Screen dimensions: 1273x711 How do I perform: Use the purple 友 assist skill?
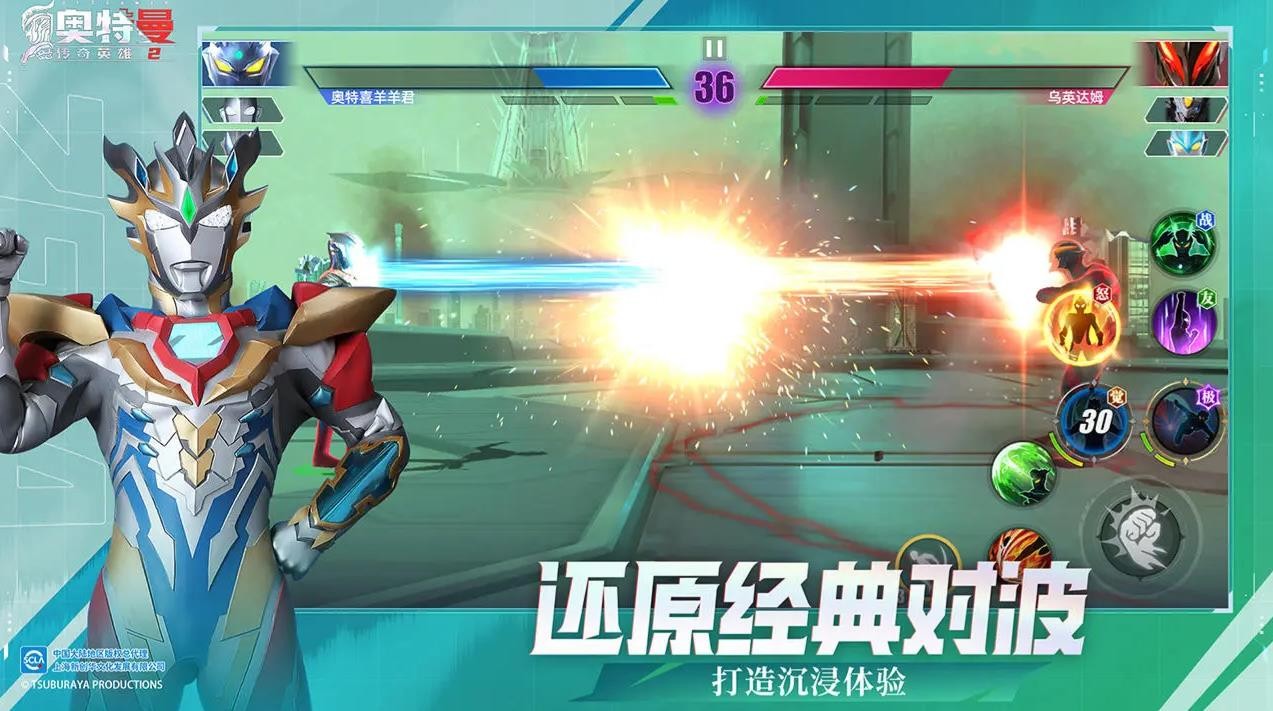pyautogui.click(x=1184, y=322)
